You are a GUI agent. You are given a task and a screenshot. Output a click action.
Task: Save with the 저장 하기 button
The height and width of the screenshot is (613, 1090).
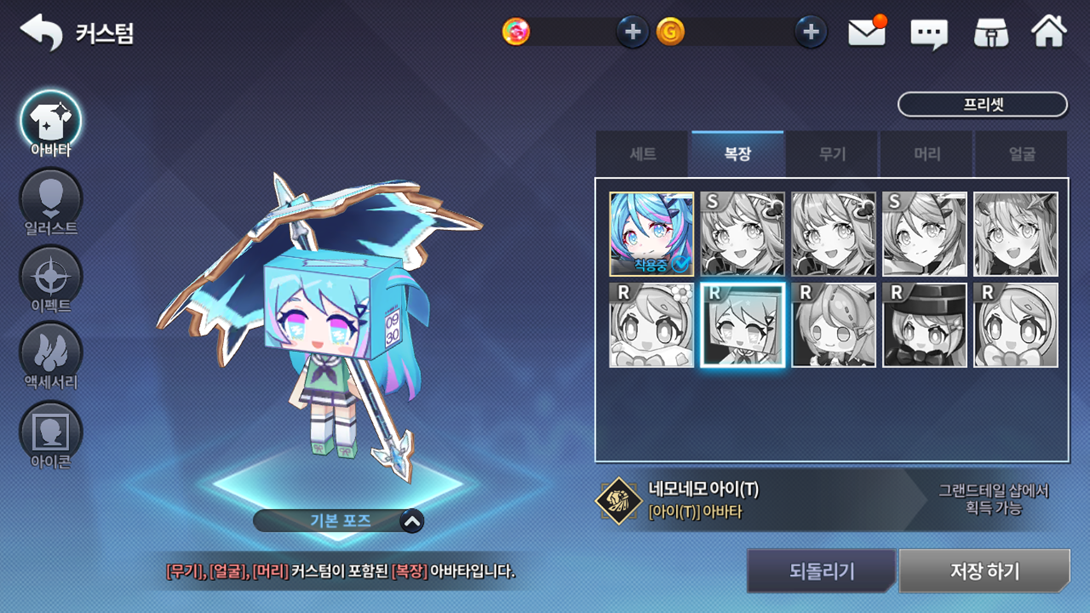click(984, 571)
